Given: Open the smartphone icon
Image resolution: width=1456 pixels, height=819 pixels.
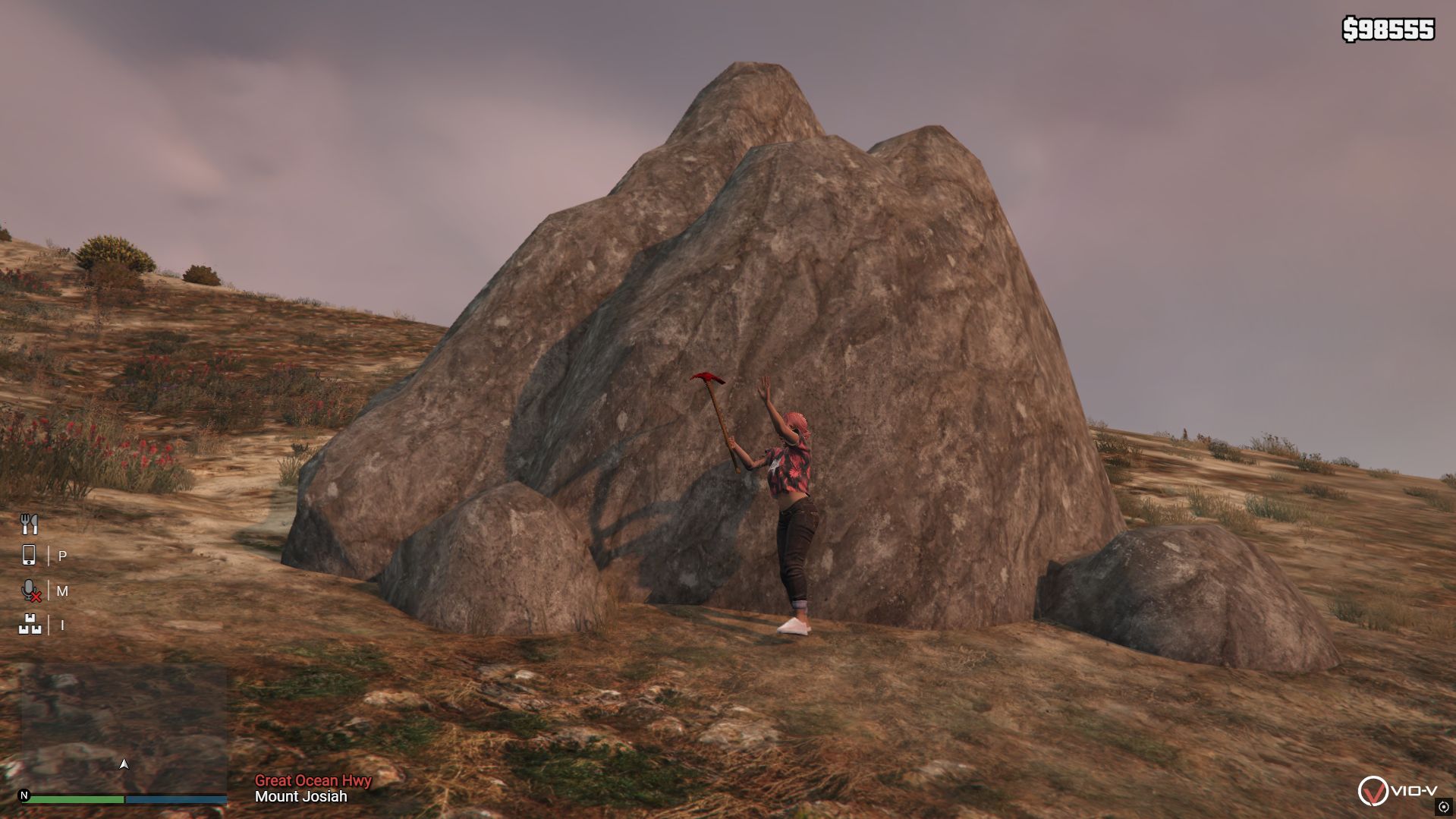Looking at the screenshot, I should pos(29,556).
